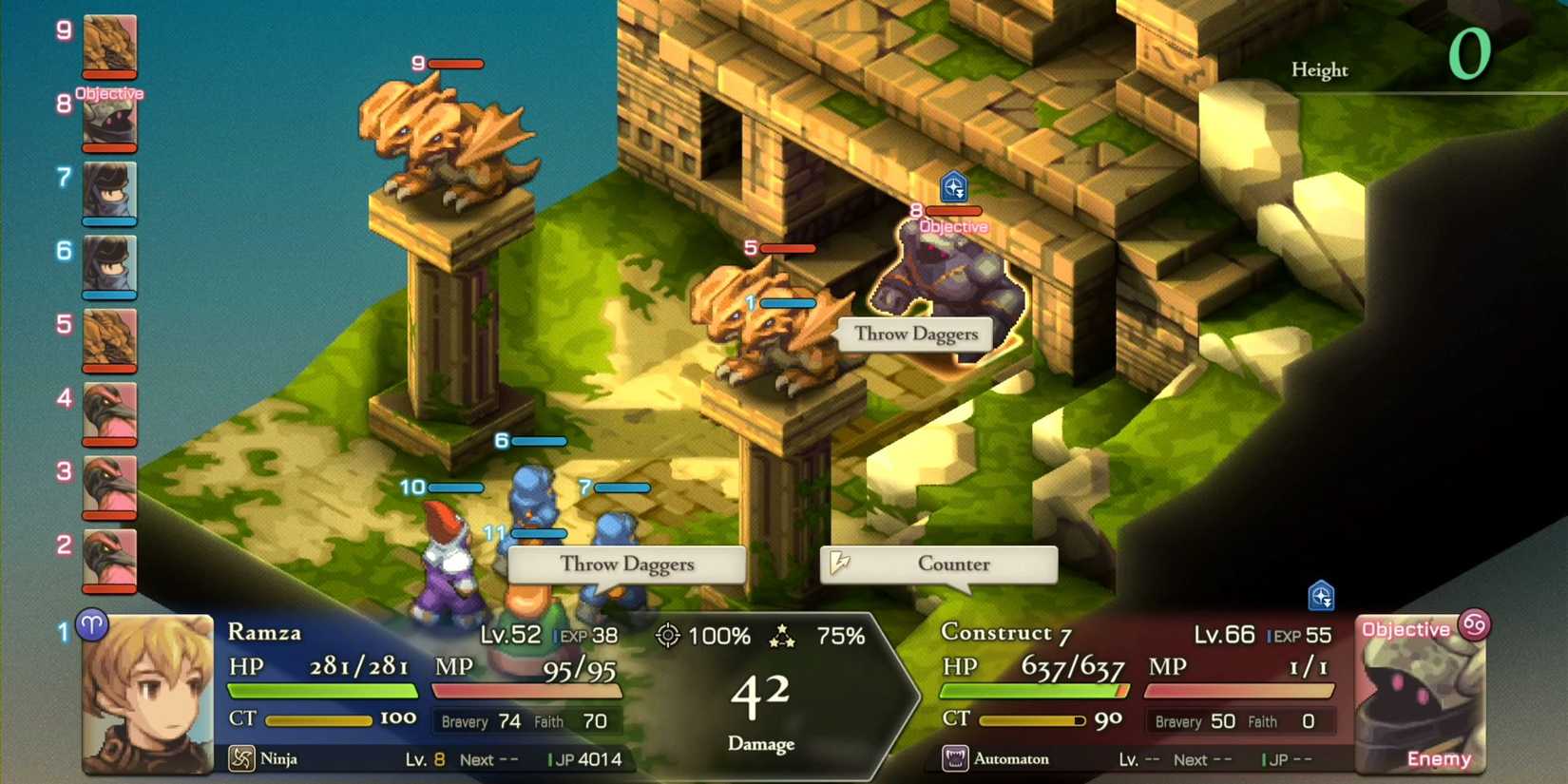
Task: Select turn order portrait number 2
Action: pos(109,559)
